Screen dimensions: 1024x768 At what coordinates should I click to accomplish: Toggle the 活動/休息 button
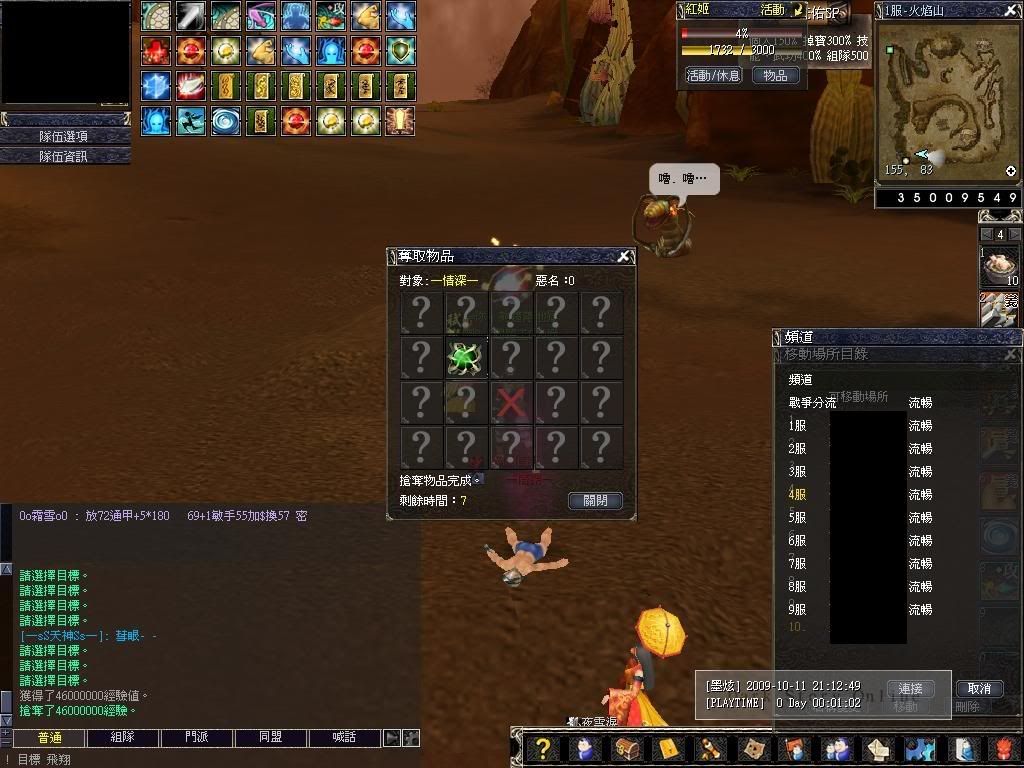pos(713,75)
